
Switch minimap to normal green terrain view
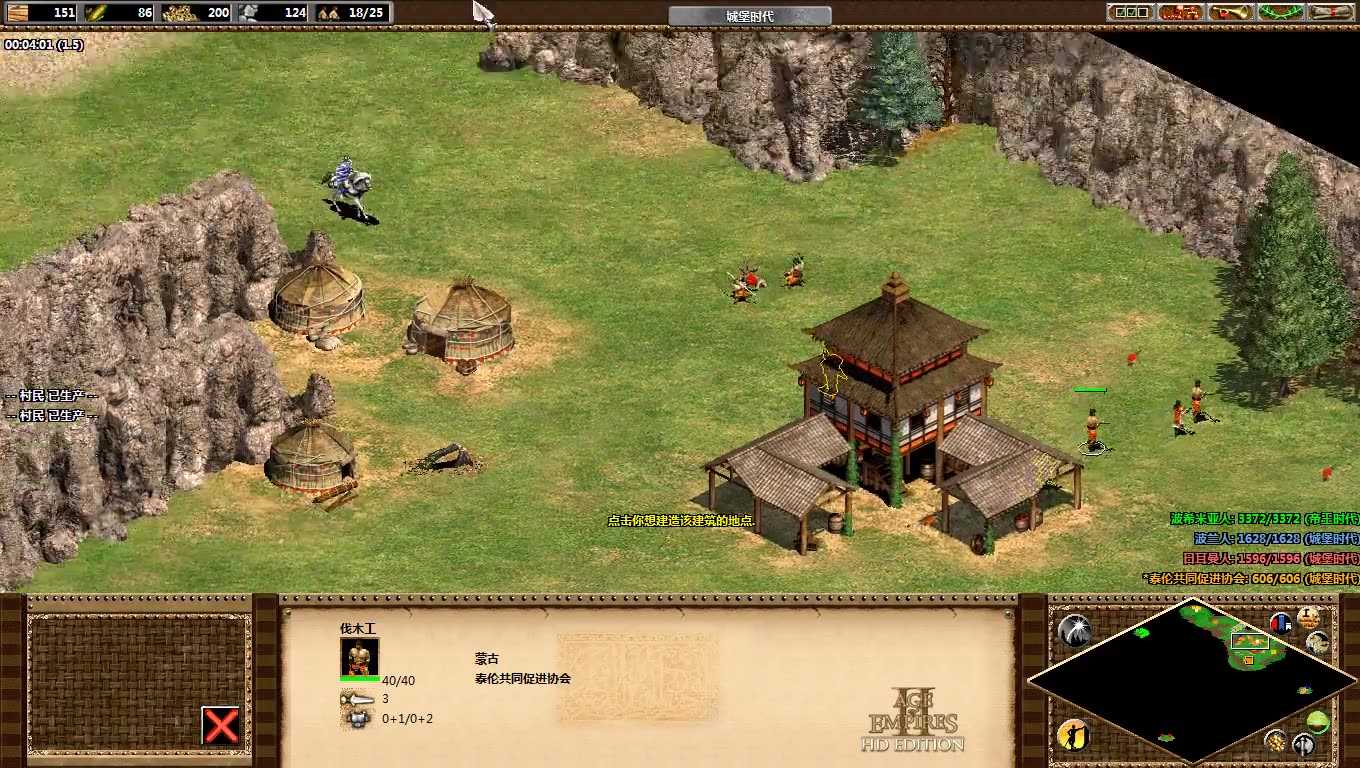[x=1318, y=720]
